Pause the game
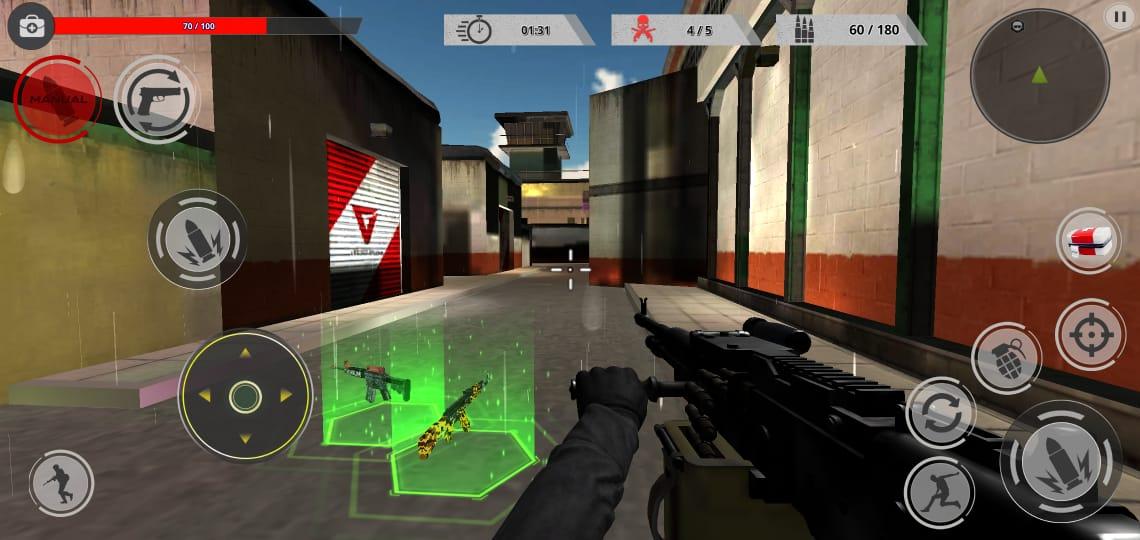The image size is (1140, 540). pos(1118,15)
